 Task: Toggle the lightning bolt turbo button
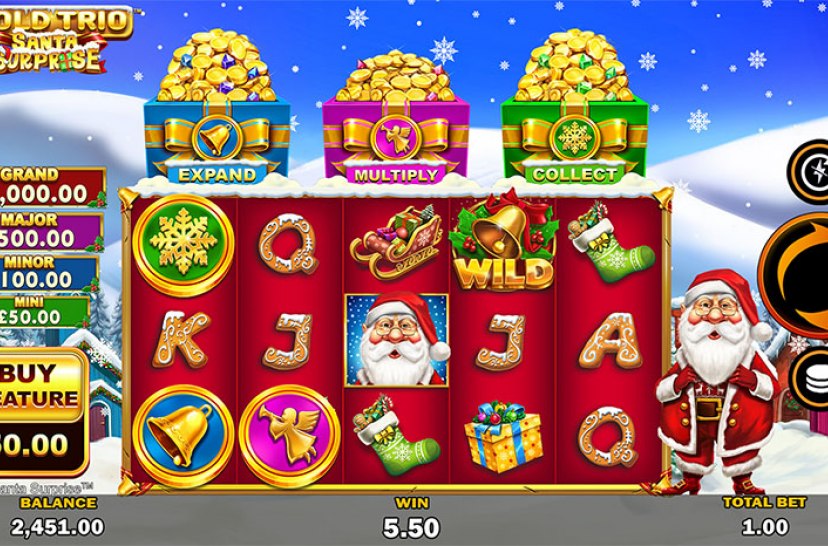pos(812,172)
